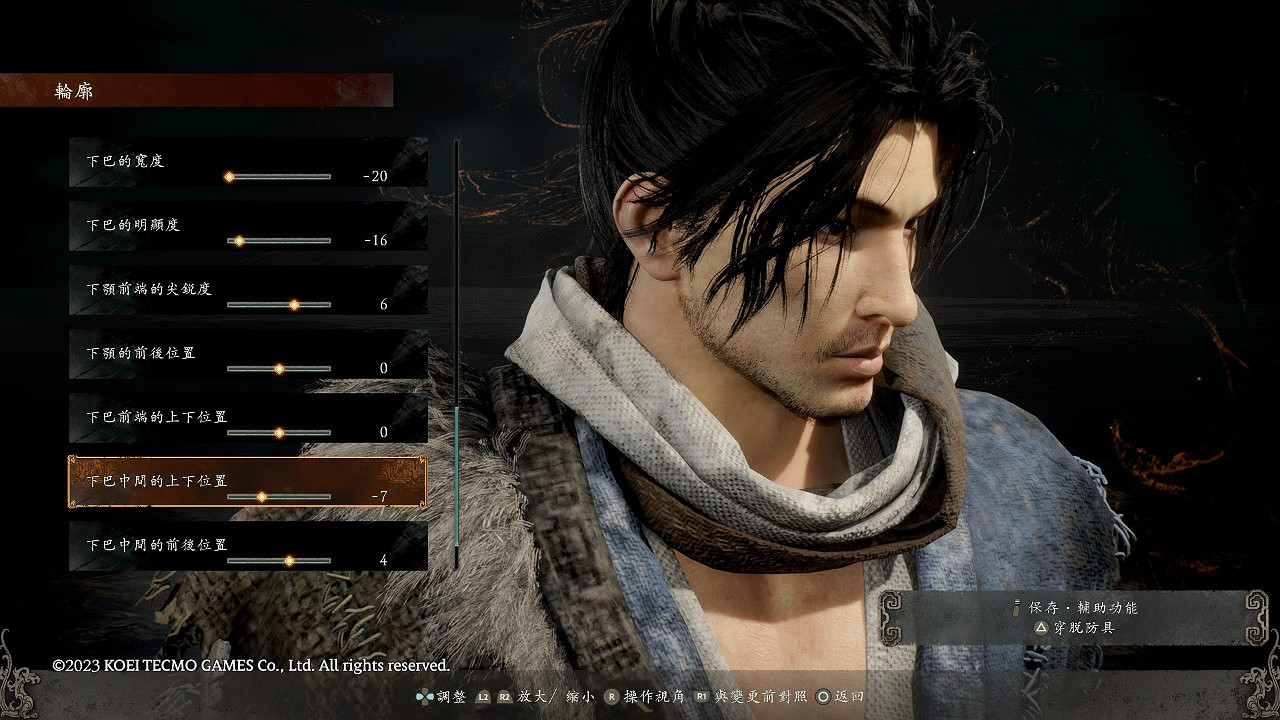Select the 下巴的寬度 slider row
The image size is (1280, 720).
tap(248, 162)
